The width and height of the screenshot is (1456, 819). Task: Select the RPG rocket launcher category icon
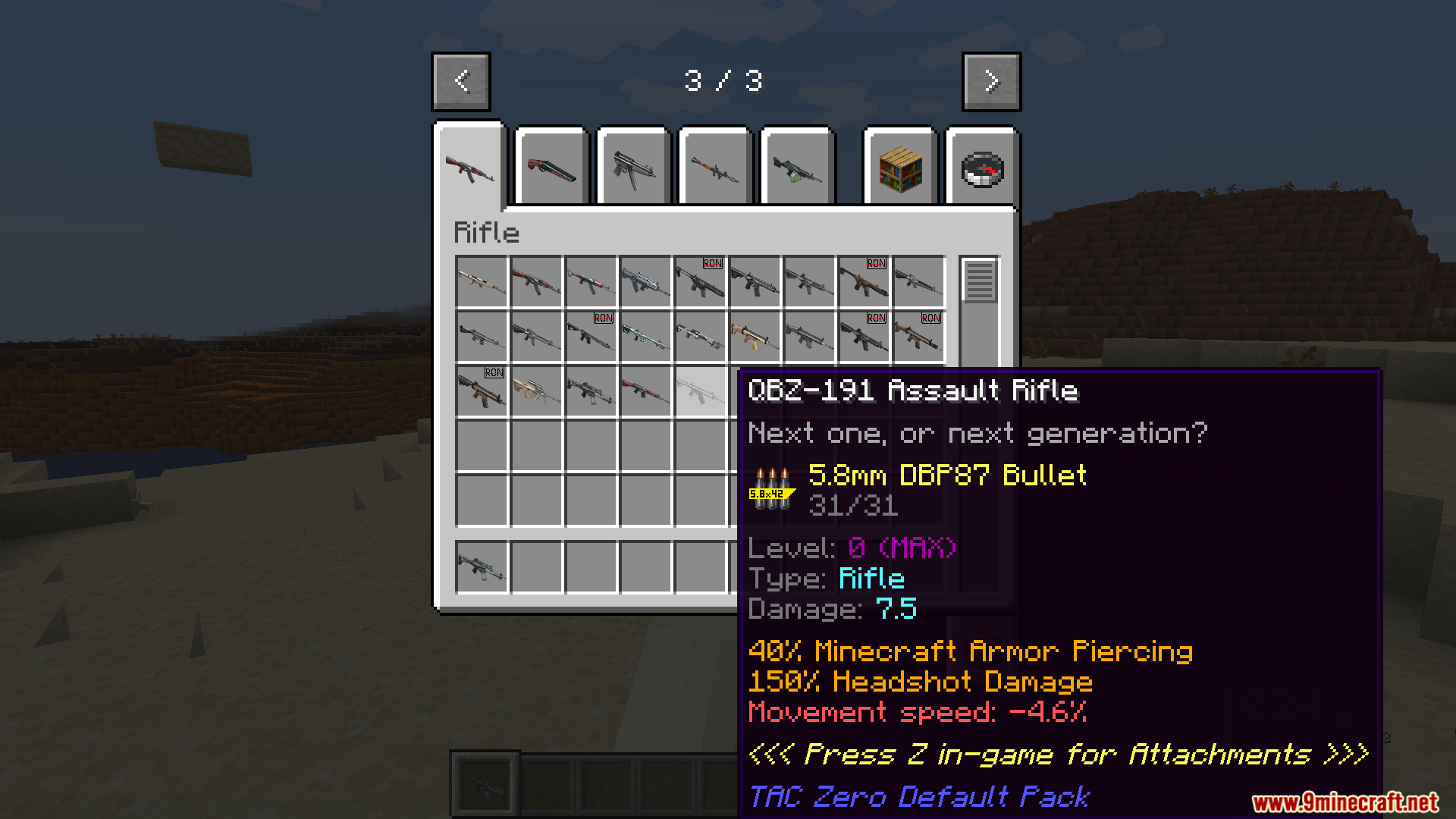(x=715, y=167)
